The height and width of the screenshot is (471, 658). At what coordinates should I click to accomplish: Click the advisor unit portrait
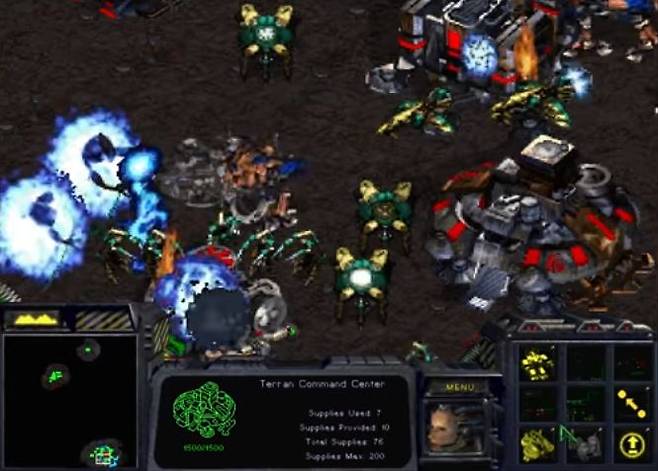(x=453, y=426)
